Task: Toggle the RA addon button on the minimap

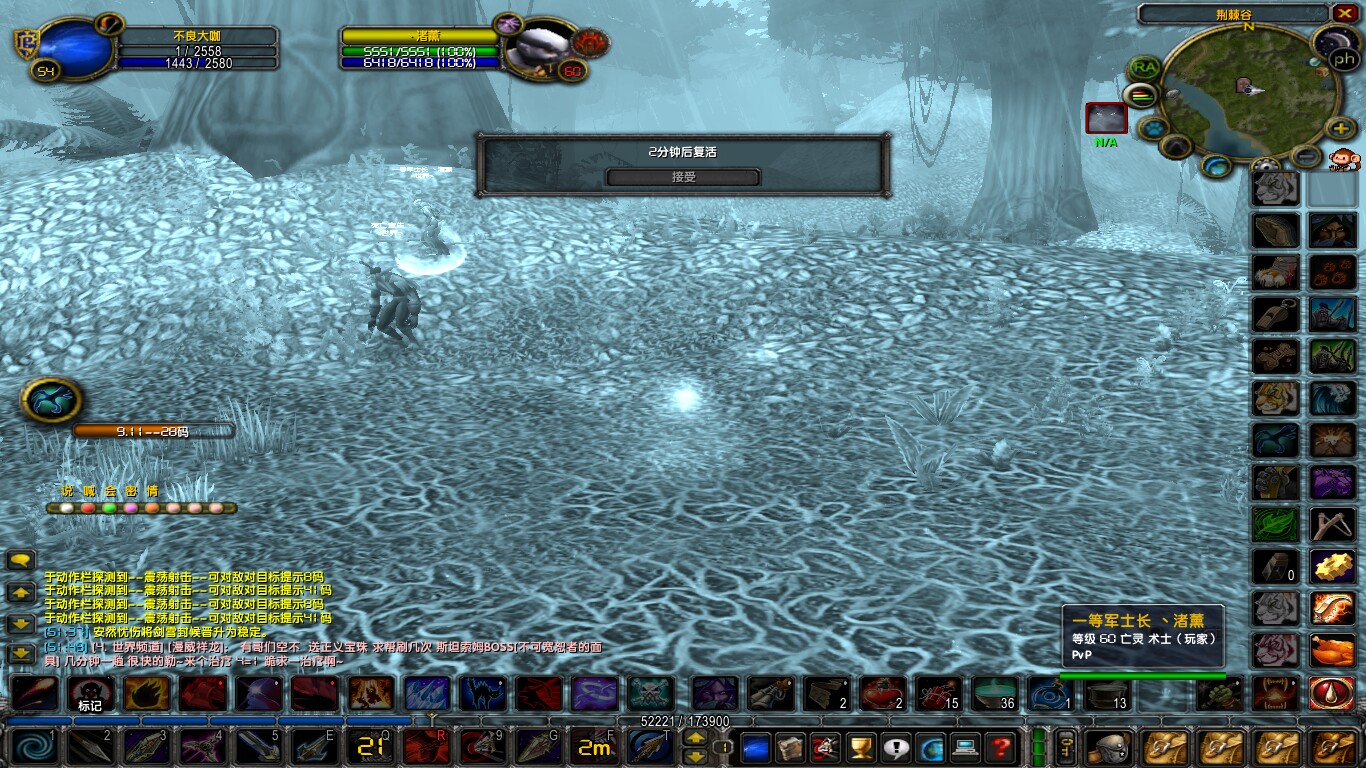Action: tap(1142, 67)
